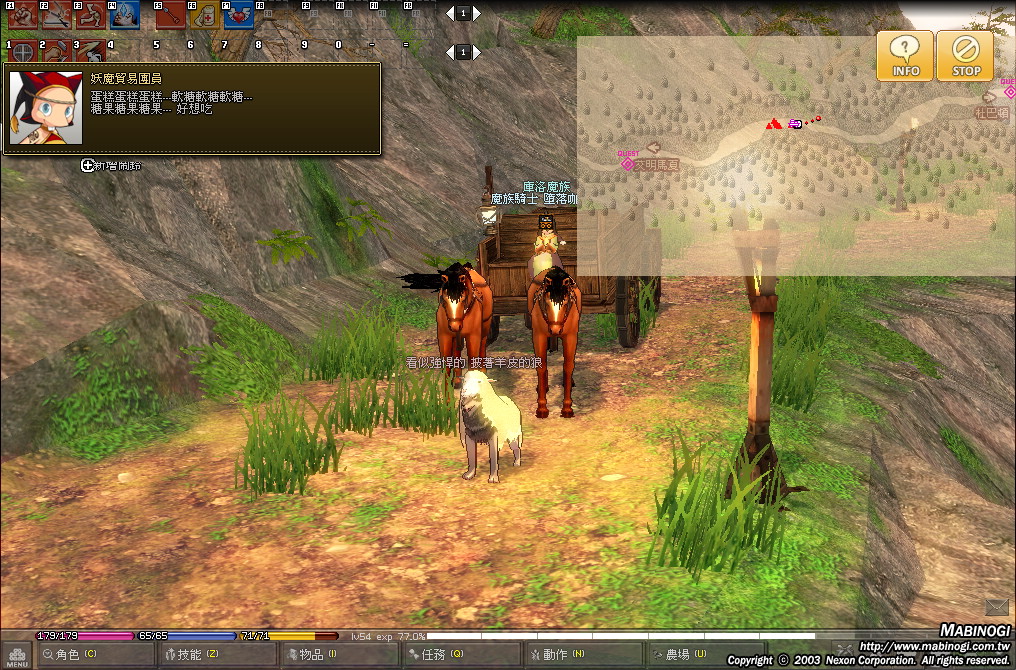Screen dimensions: 1016x670
Task: Activate the fist skill in slot F1
Action: click(22, 14)
